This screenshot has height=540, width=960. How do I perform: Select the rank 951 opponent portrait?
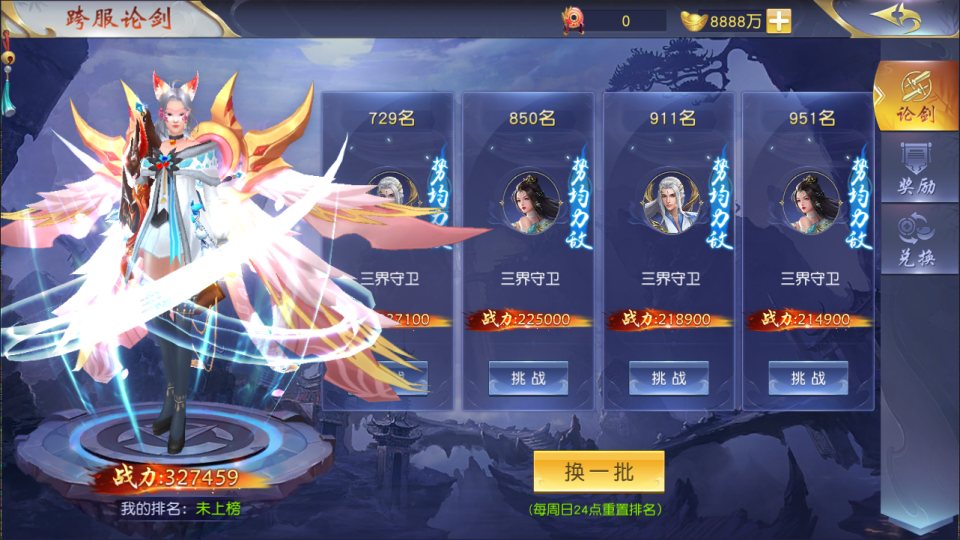tap(811, 202)
